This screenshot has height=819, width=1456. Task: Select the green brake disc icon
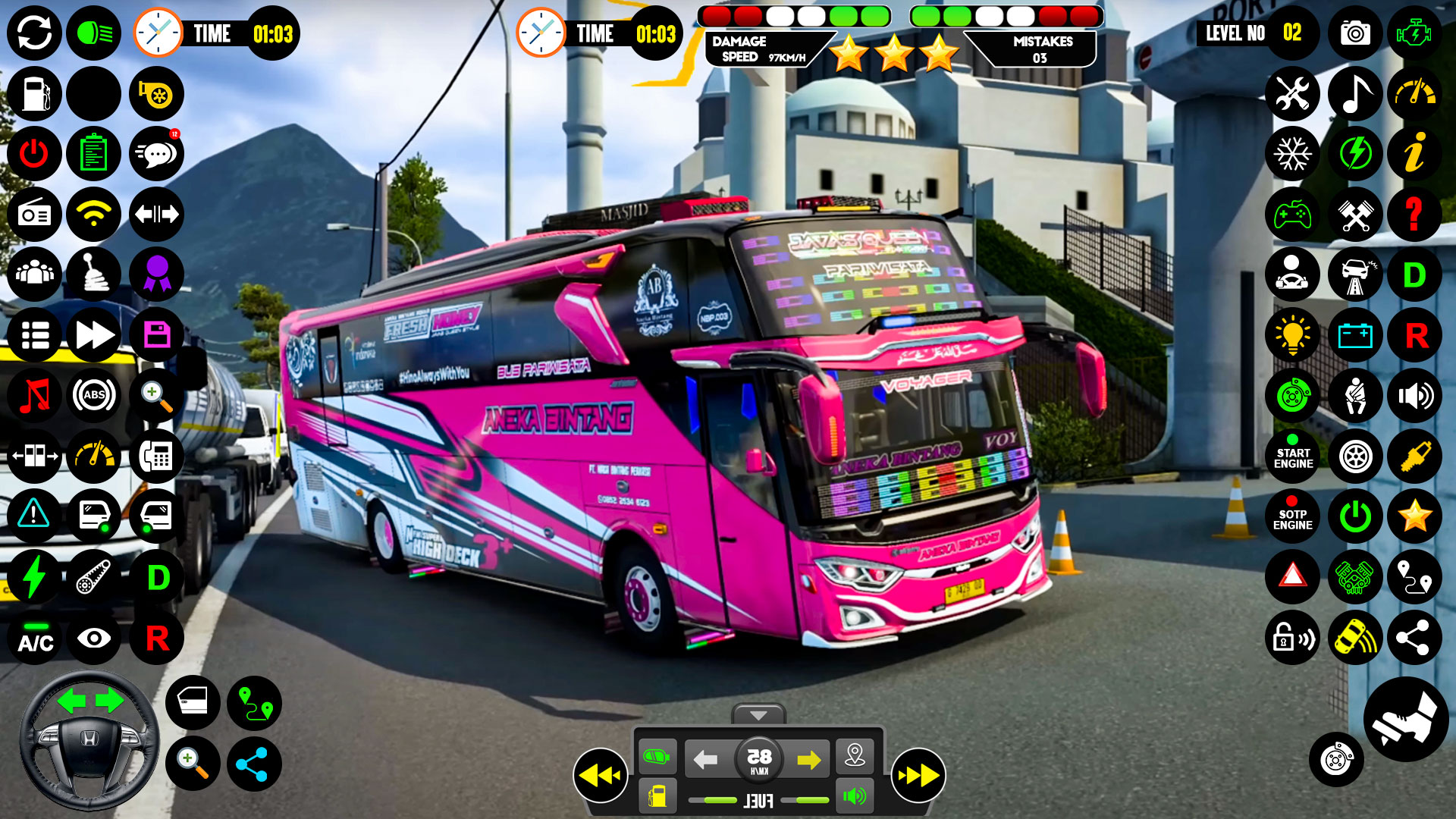click(x=1292, y=396)
